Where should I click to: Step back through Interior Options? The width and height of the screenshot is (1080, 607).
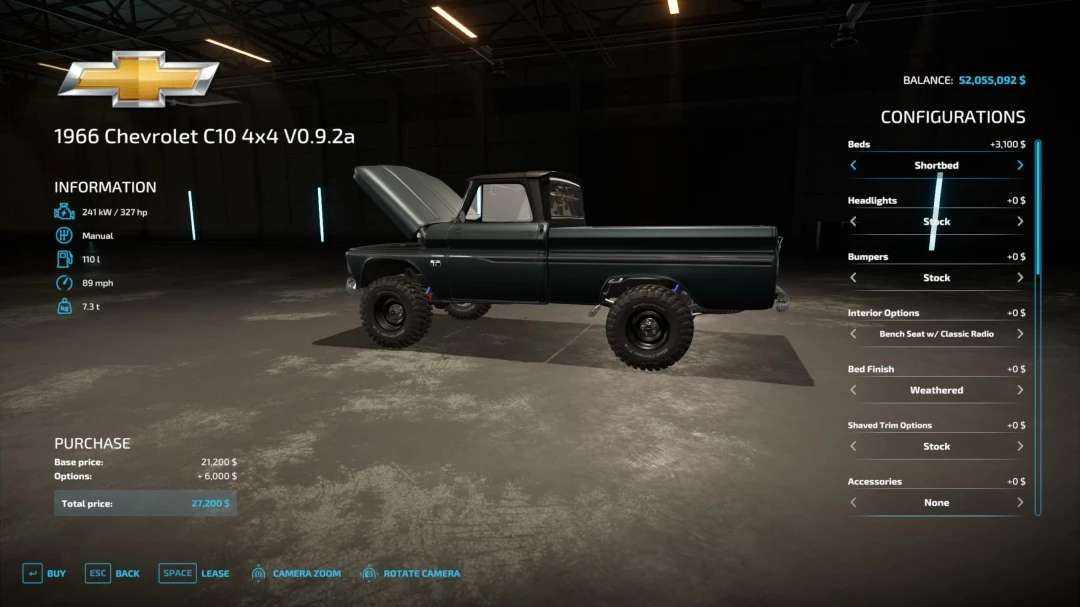[853, 334]
